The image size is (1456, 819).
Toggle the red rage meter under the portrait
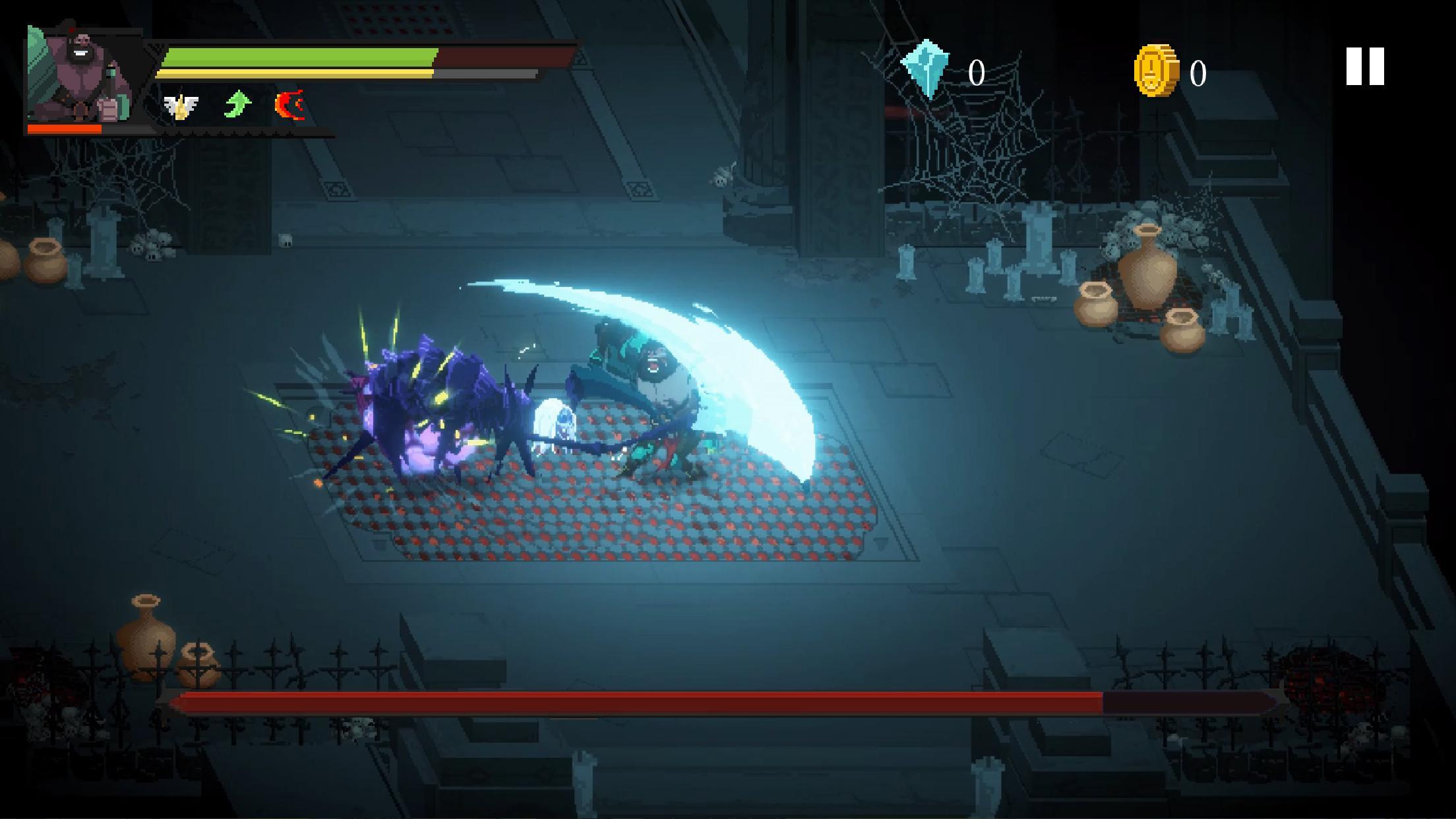(x=65, y=130)
